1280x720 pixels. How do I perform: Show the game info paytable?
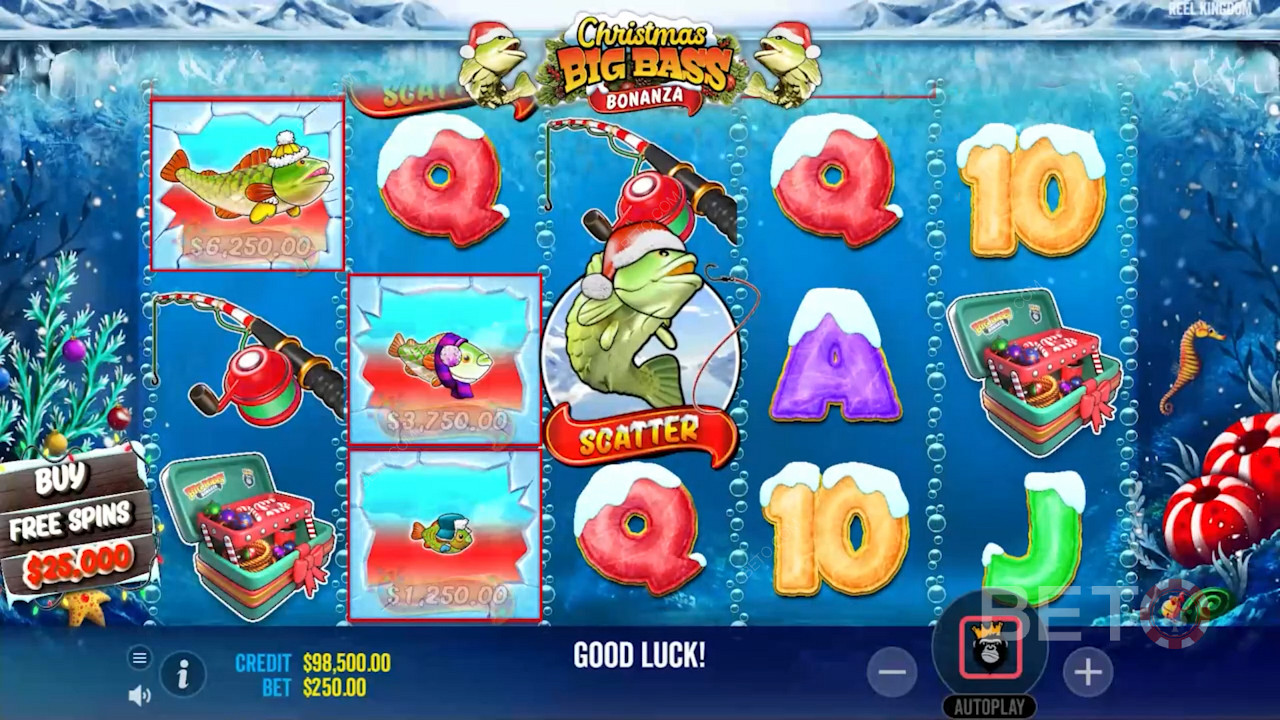pos(183,675)
